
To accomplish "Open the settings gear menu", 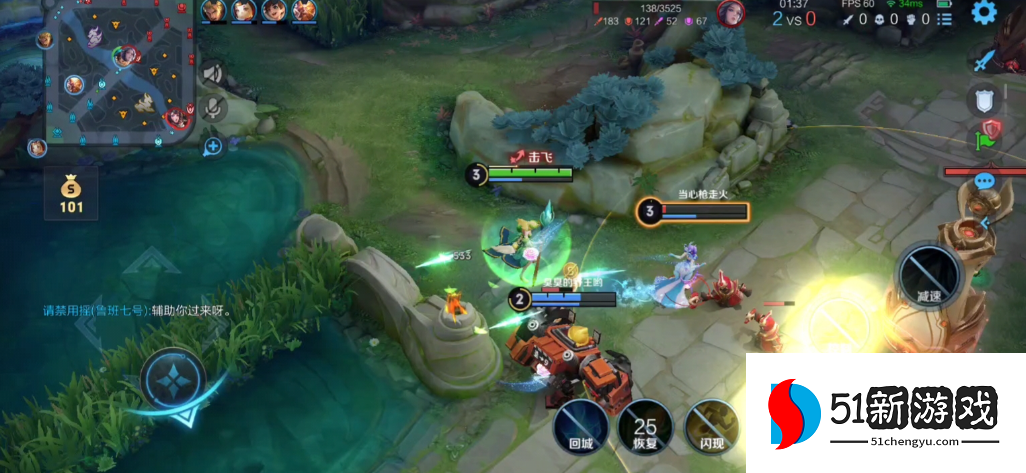I will [984, 13].
